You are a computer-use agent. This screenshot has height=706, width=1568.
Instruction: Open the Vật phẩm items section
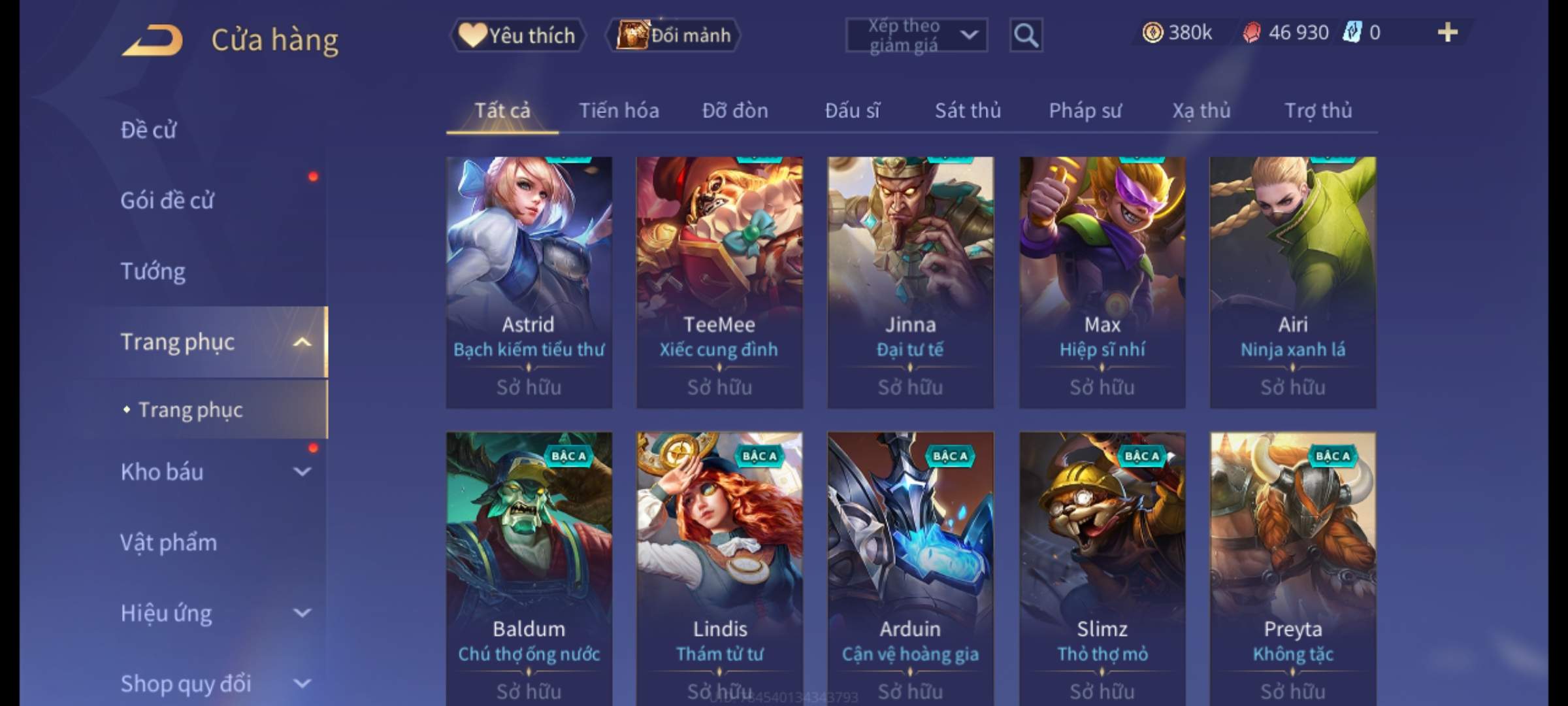pyautogui.click(x=169, y=543)
